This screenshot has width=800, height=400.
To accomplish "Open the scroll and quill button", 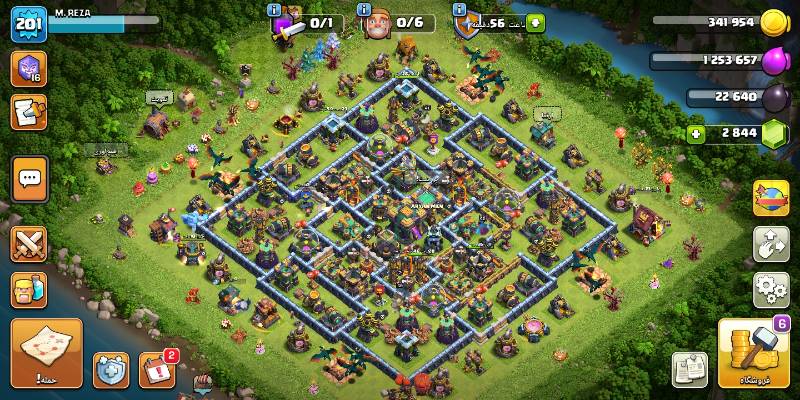I will point(29,112).
